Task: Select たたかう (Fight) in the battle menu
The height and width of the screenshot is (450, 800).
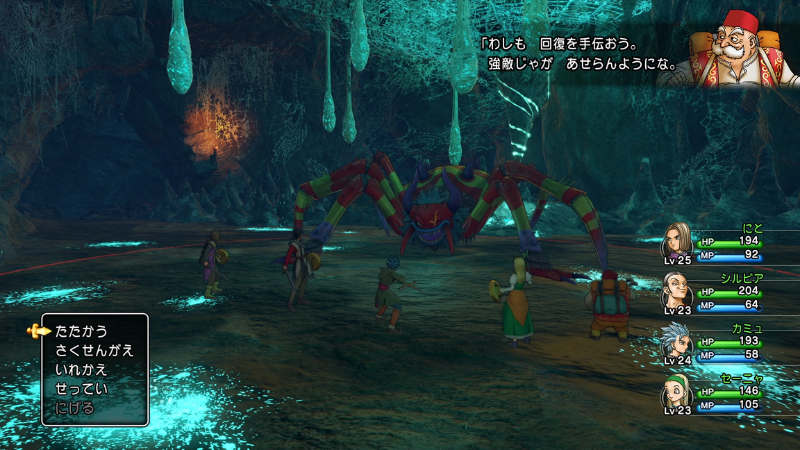Action: (x=82, y=331)
